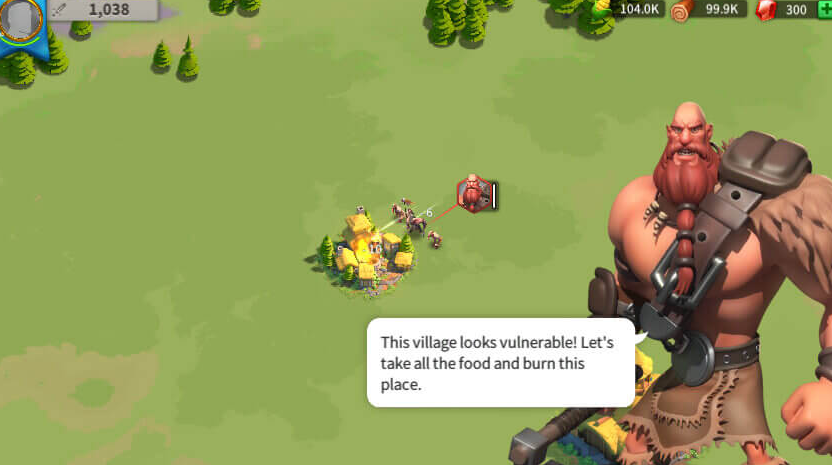Tap the green plus to add gems
Screen dimensions: 832x465
tap(824, 9)
